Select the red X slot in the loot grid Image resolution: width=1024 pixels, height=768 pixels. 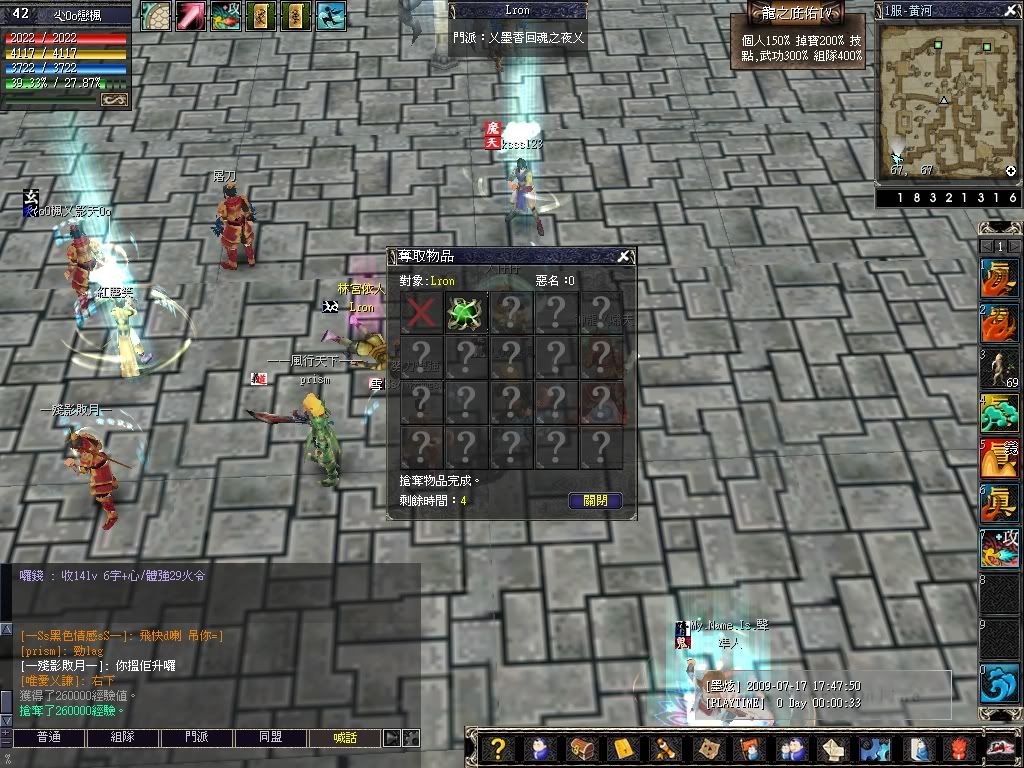421,312
